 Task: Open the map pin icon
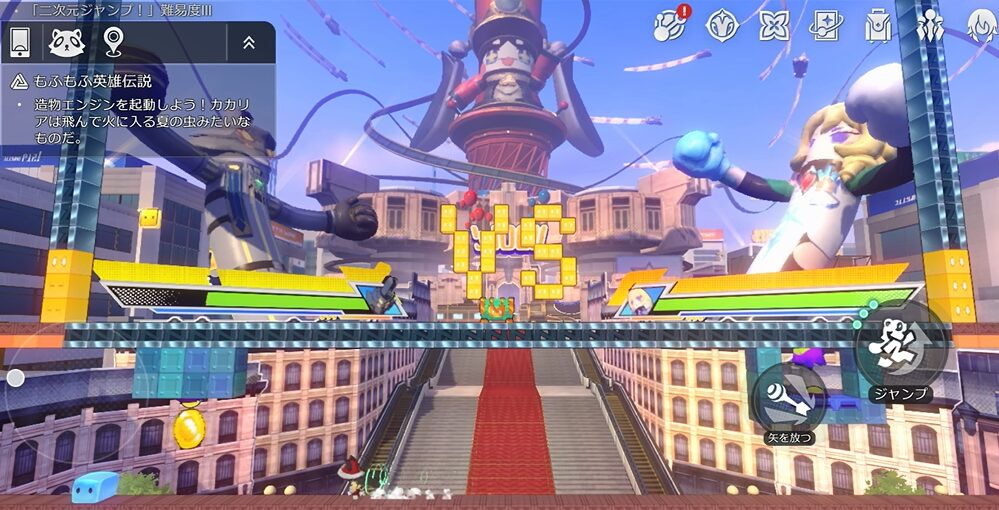click(x=112, y=42)
